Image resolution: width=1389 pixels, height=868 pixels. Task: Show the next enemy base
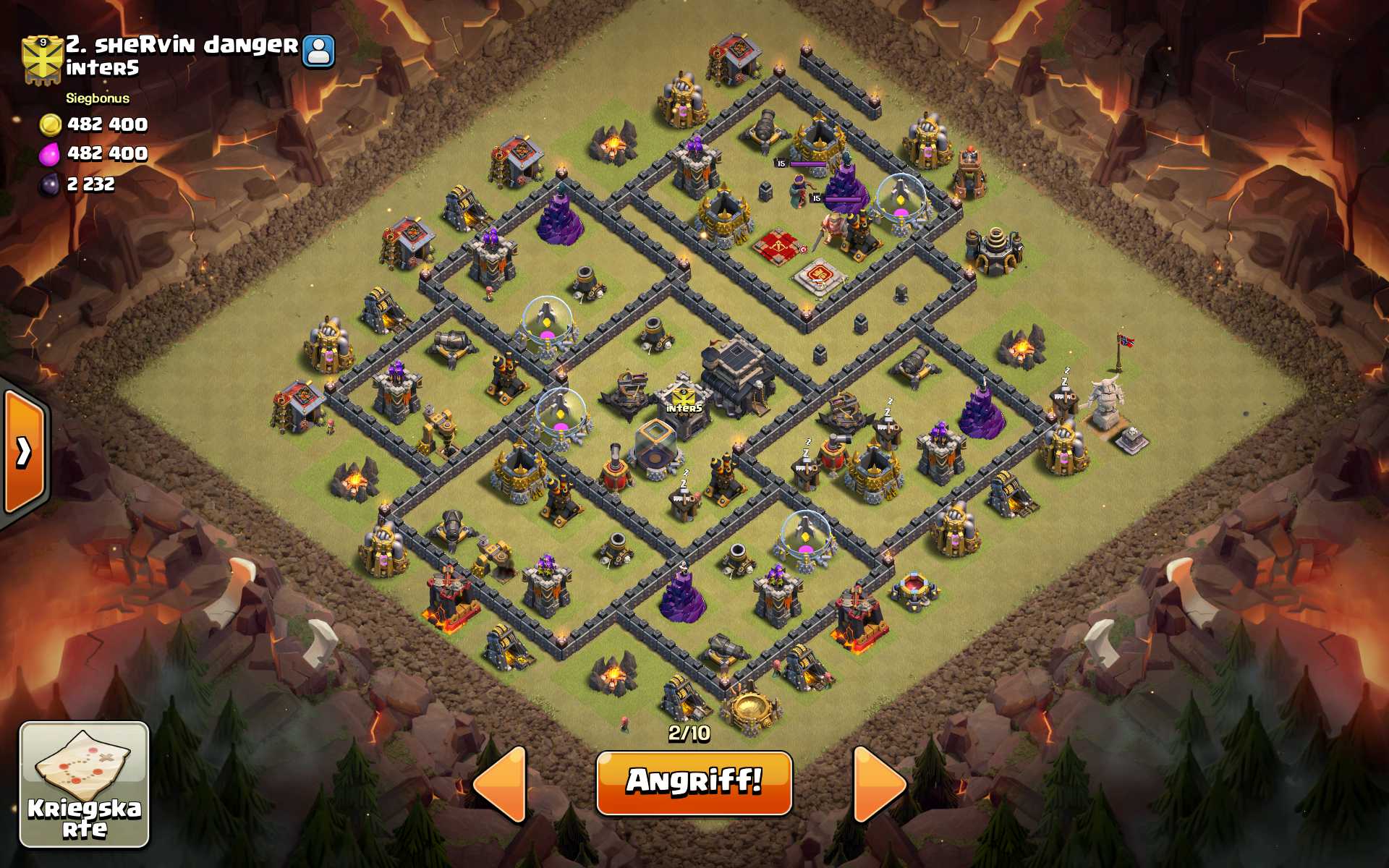[x=878, y=784]
